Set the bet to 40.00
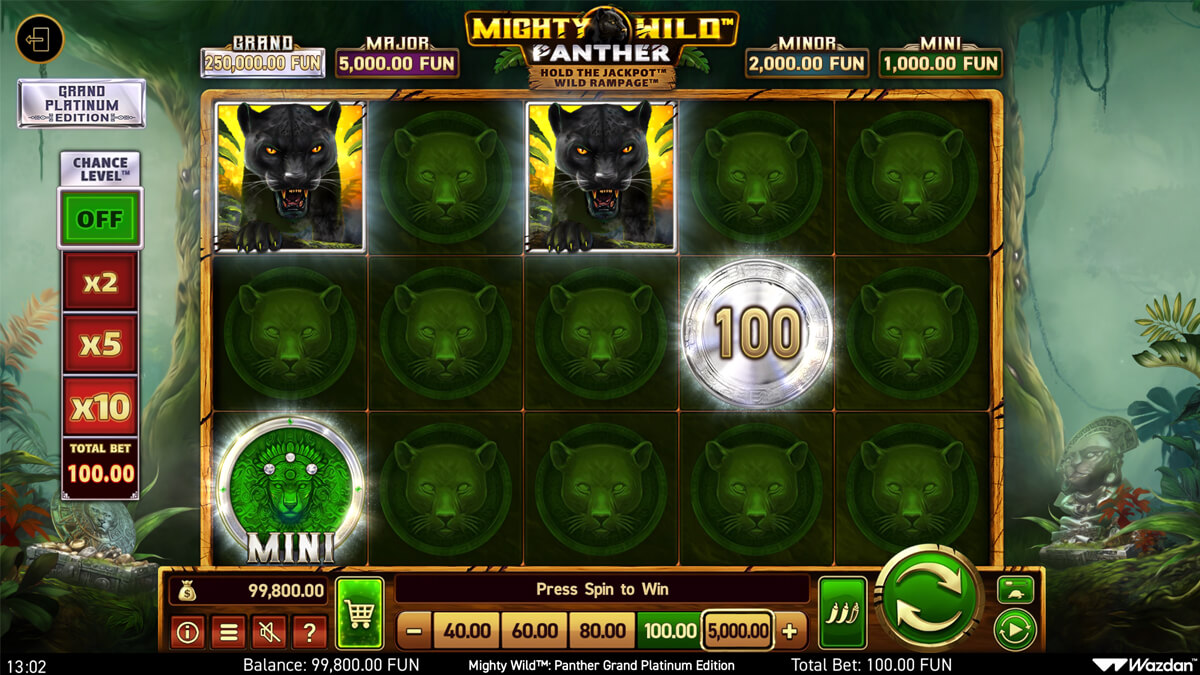Screen dimensions: 1200x675 coord(467,631)
